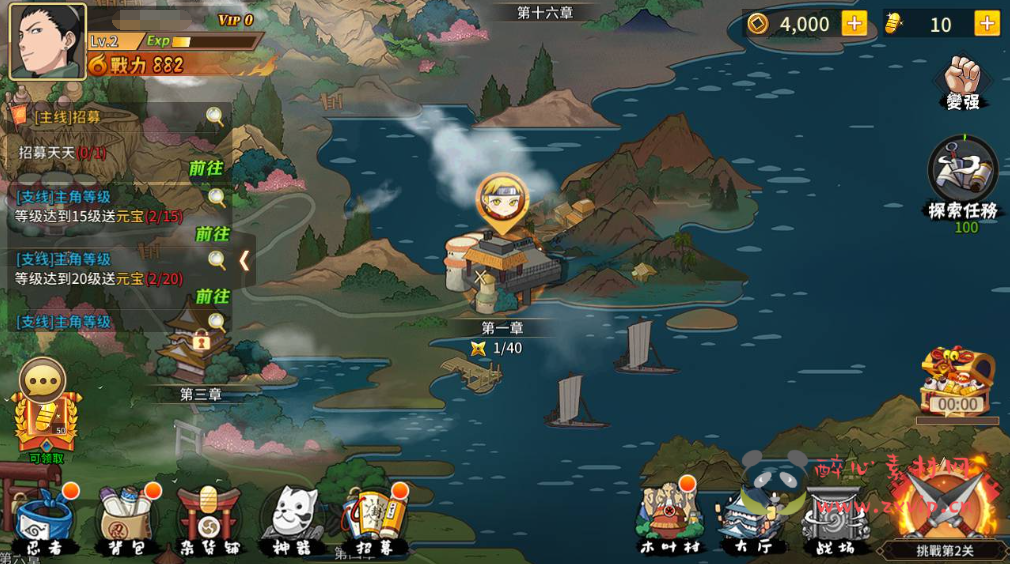The image size is (1010, 564).
Task: Open the chat speech bubble
Action: [42, 379]
